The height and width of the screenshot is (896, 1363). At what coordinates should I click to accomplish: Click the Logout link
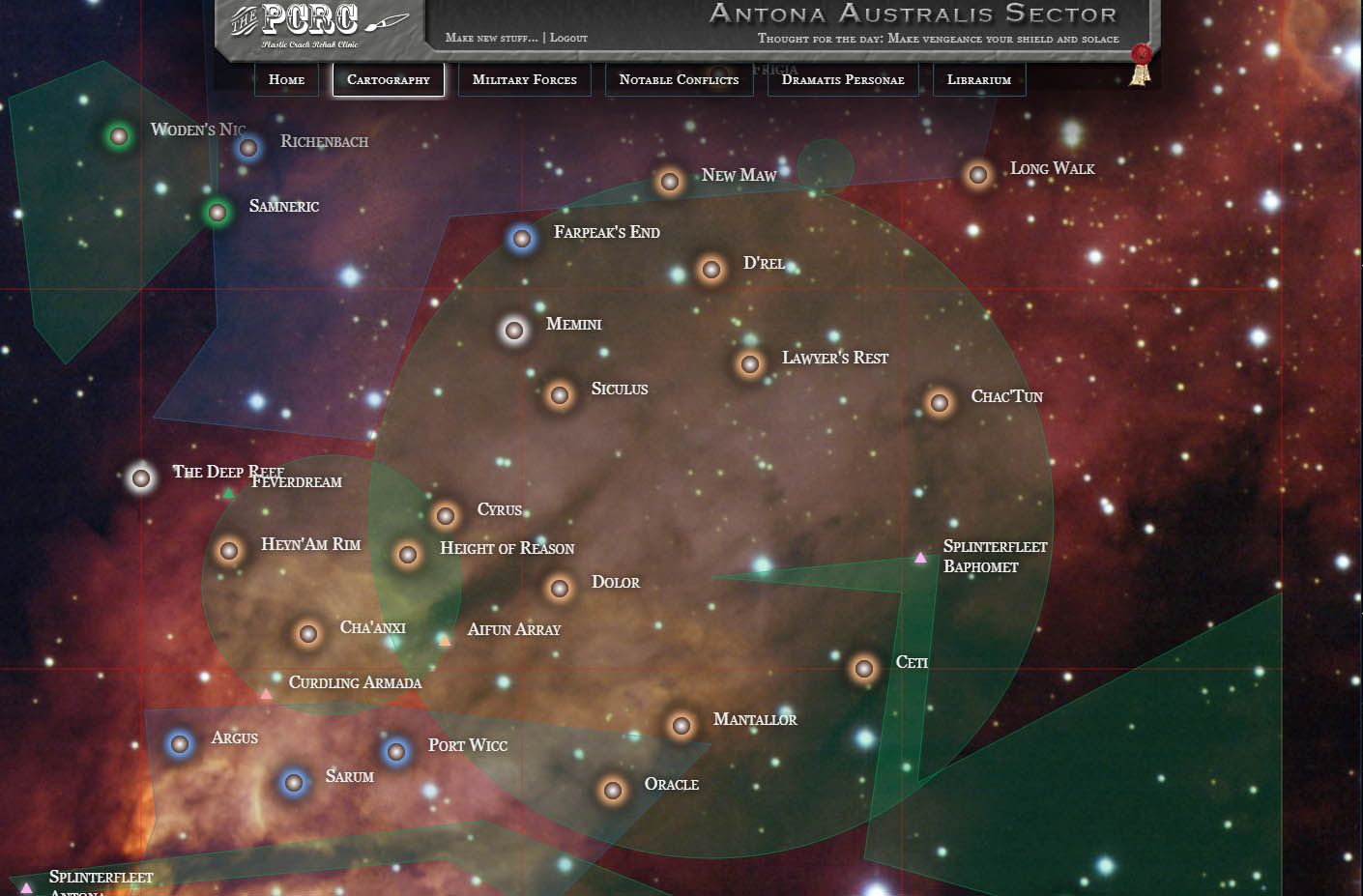[567, 37]
